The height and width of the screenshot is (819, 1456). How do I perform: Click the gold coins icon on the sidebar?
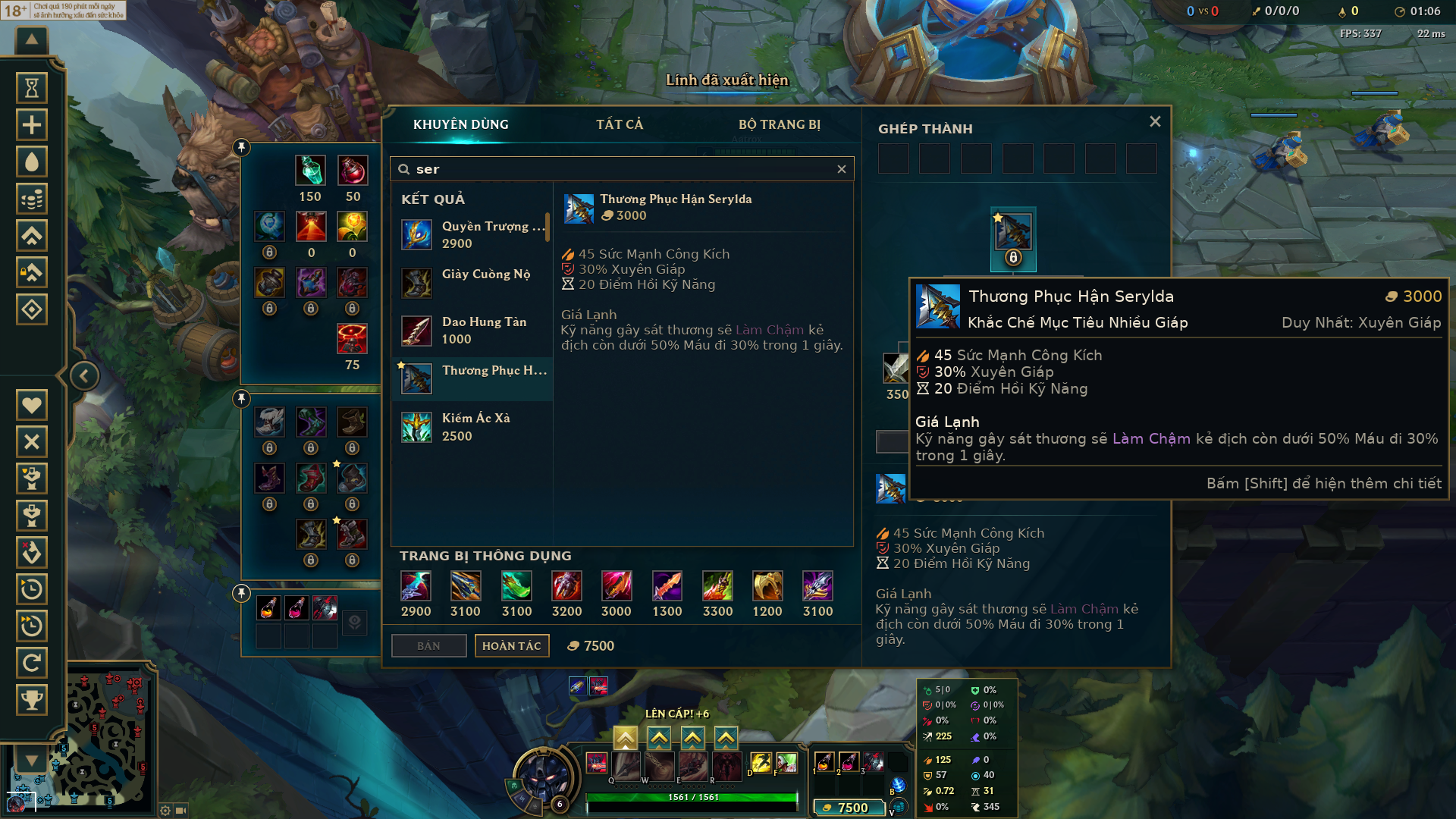pyautogui.click(x=32, y=199)
